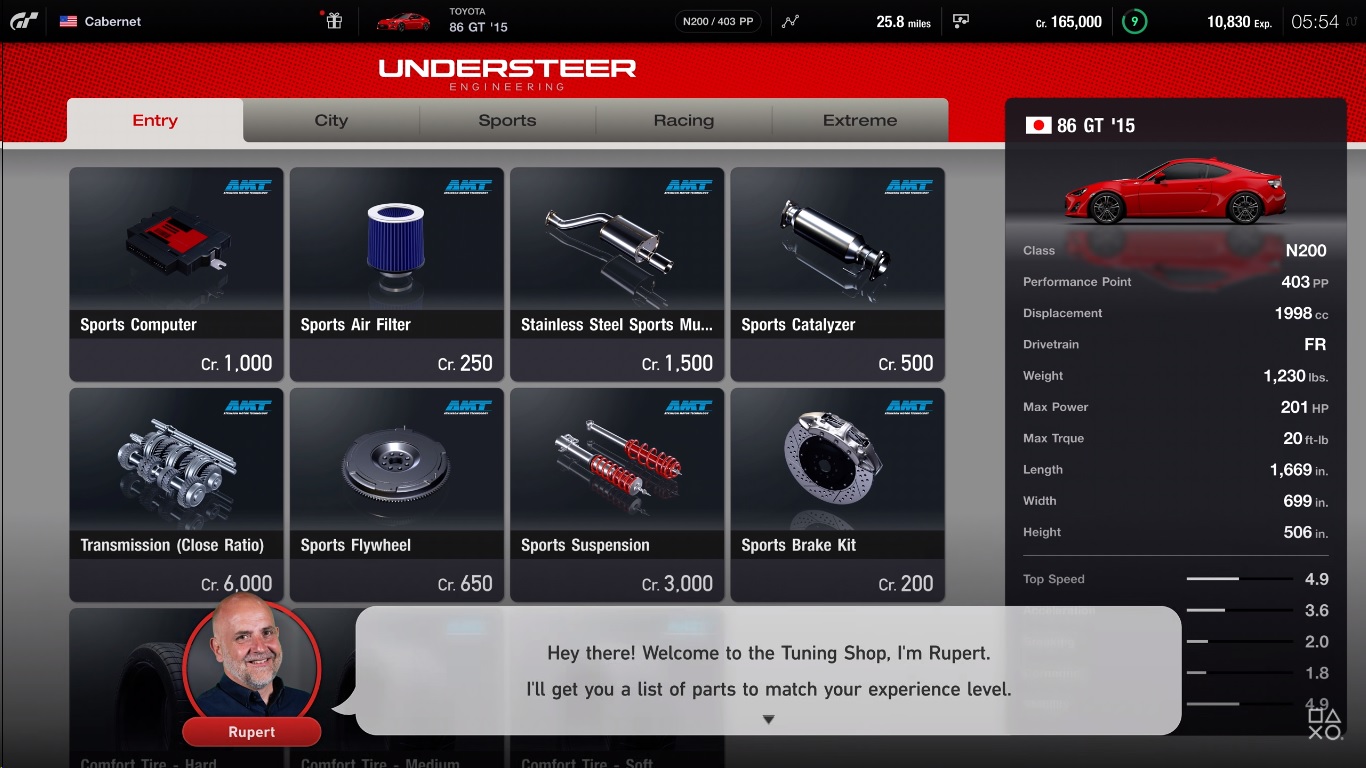Click the Sports Flywheel part
This screenshot has height=768, width=1366.
(x=397, y=494)
